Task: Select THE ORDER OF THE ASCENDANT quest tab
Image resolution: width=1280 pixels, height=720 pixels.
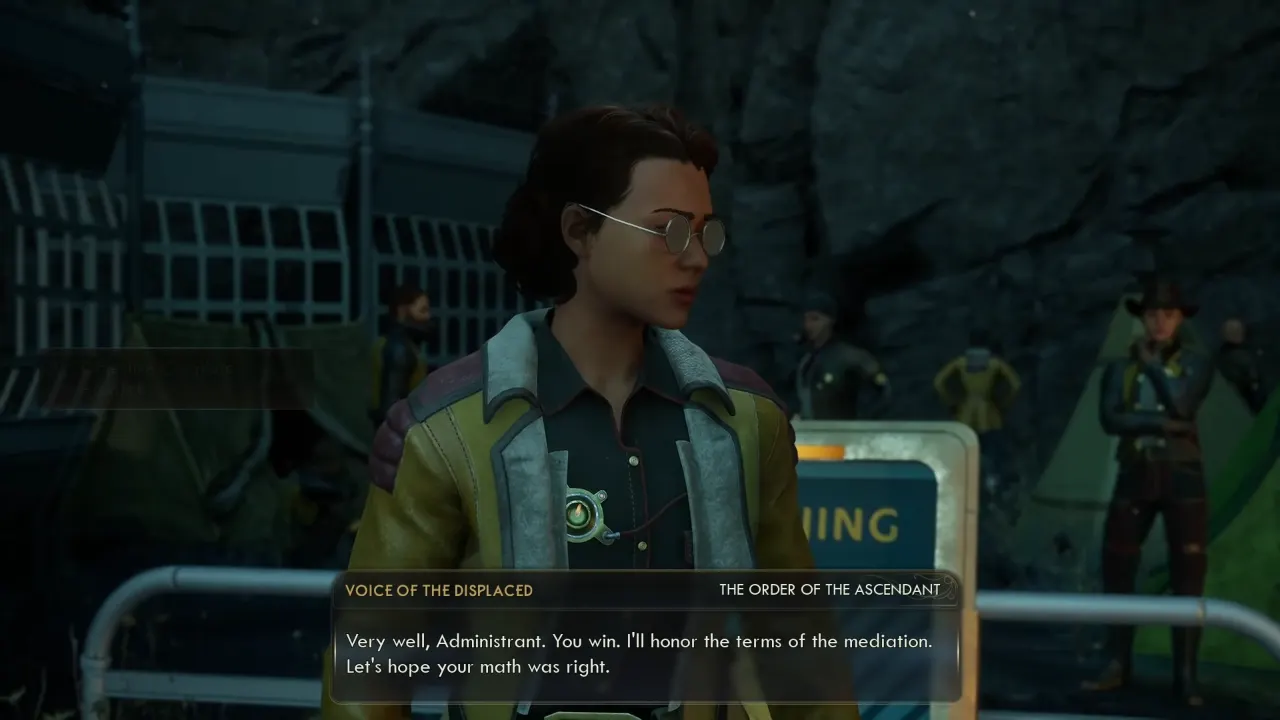Action: pos(830,590)
